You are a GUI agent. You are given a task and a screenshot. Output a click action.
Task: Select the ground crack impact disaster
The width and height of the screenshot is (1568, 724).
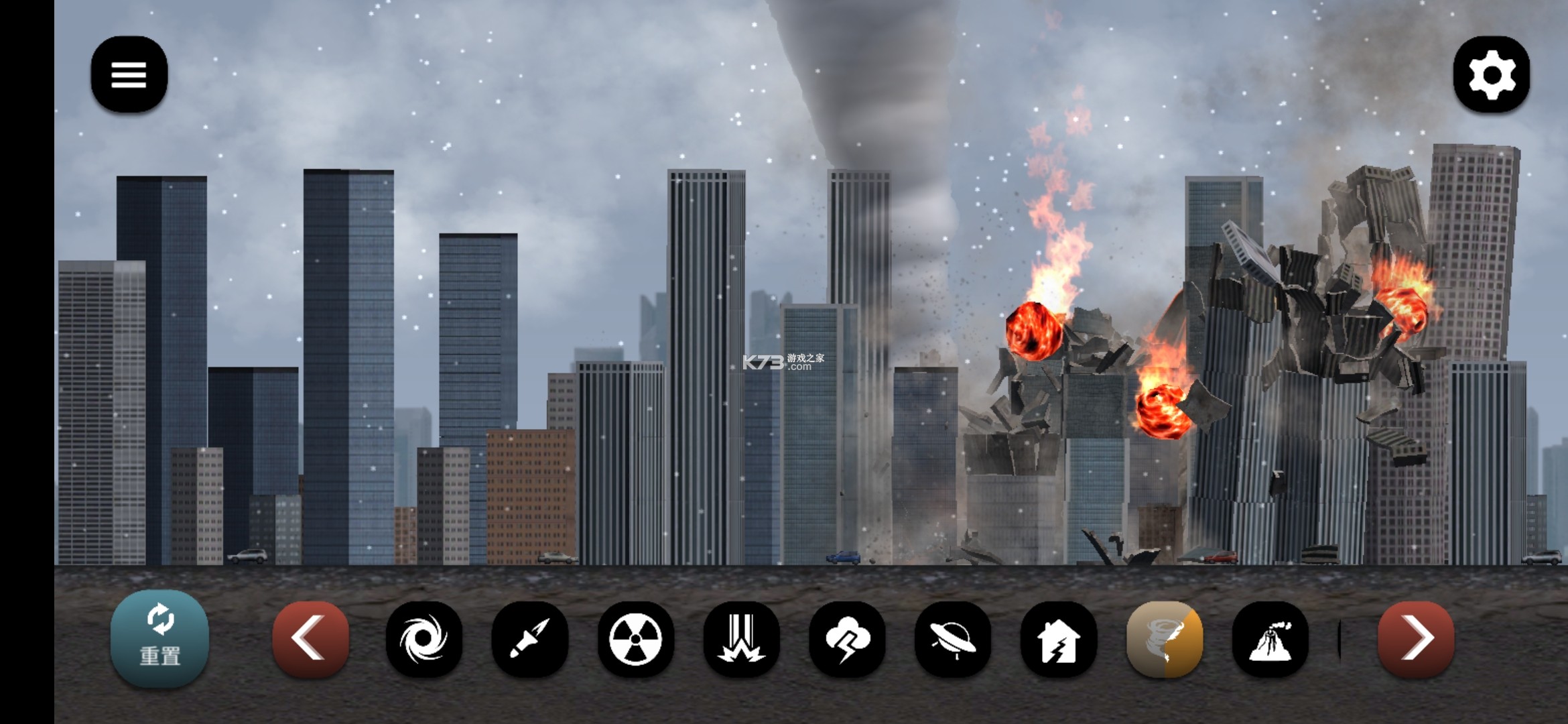point(741,638)
